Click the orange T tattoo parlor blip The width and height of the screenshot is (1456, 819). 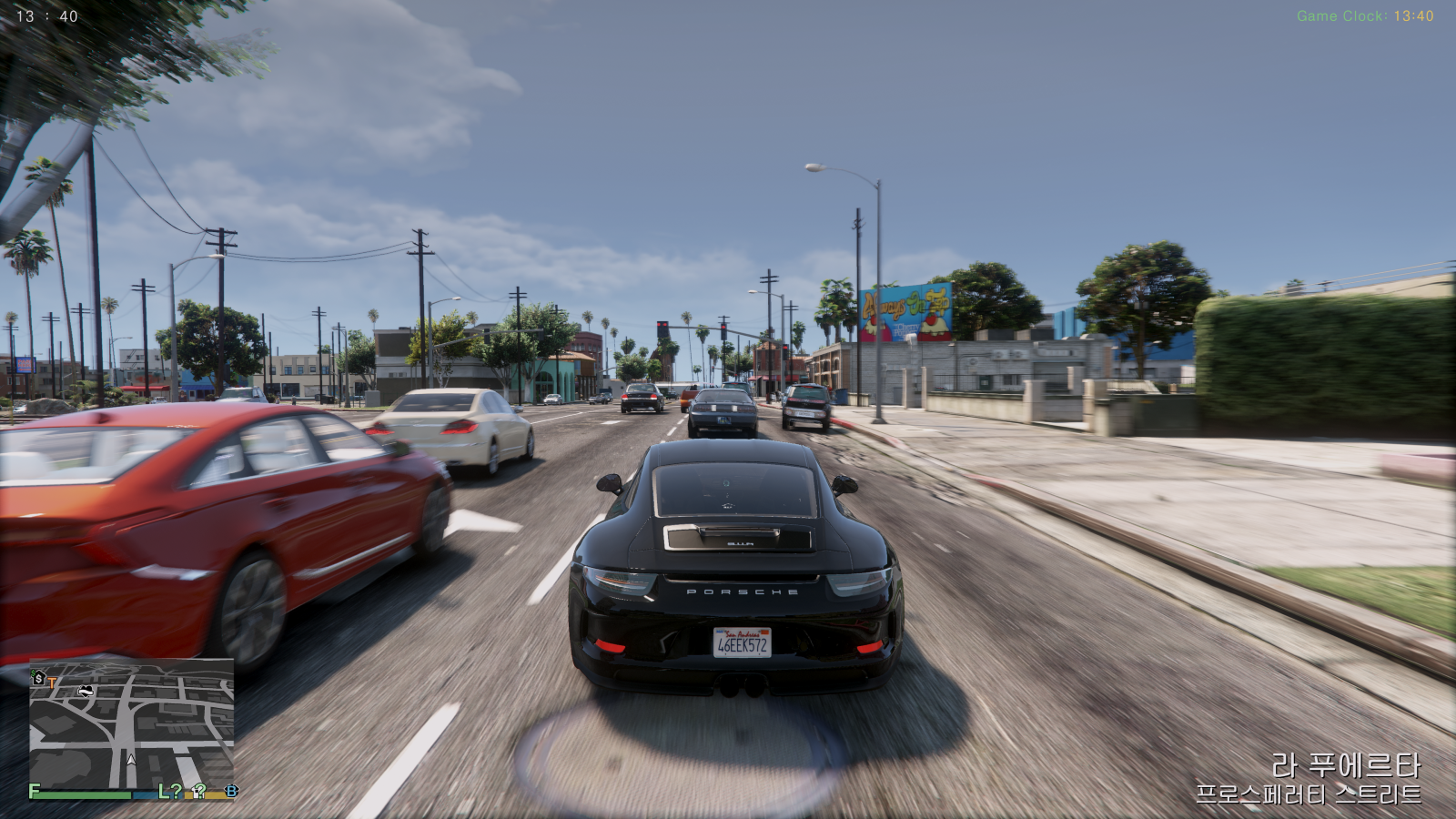tap(52, 682)
